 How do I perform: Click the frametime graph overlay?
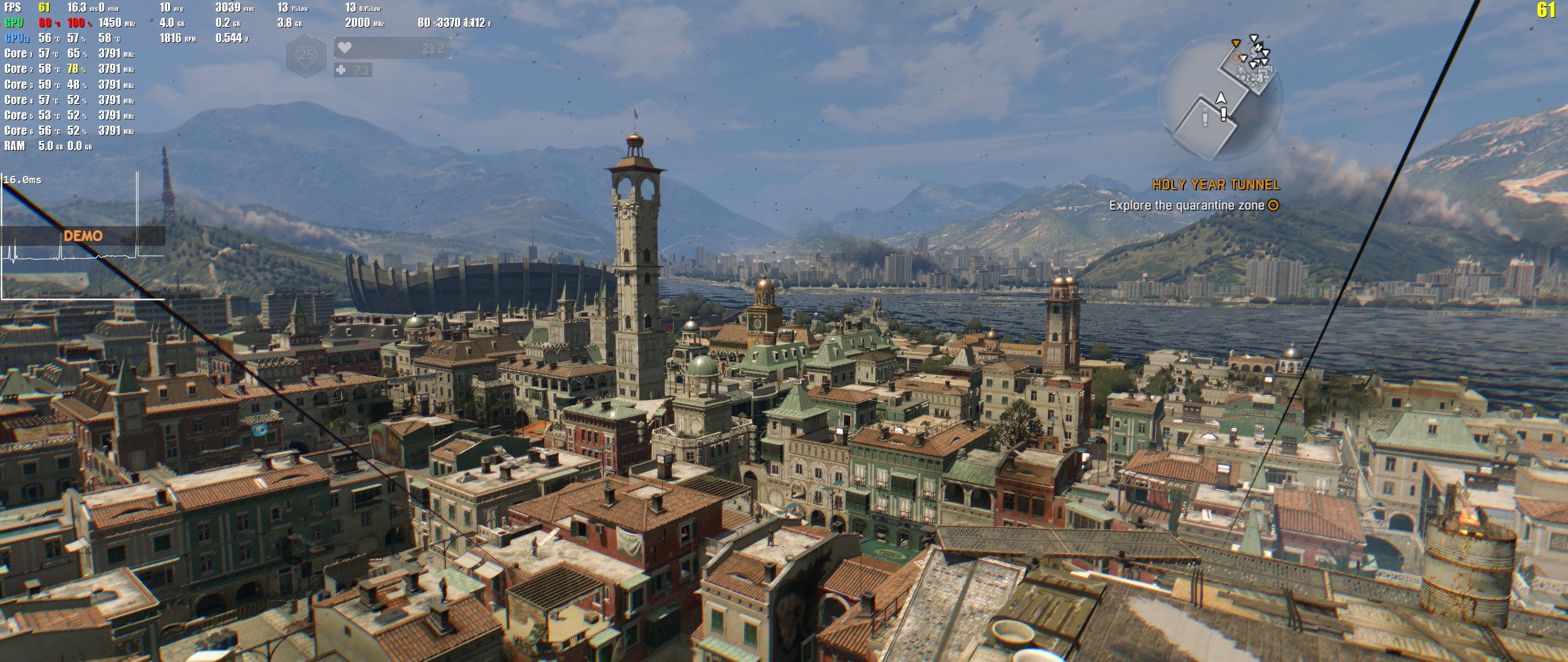[x=83, y=236]
